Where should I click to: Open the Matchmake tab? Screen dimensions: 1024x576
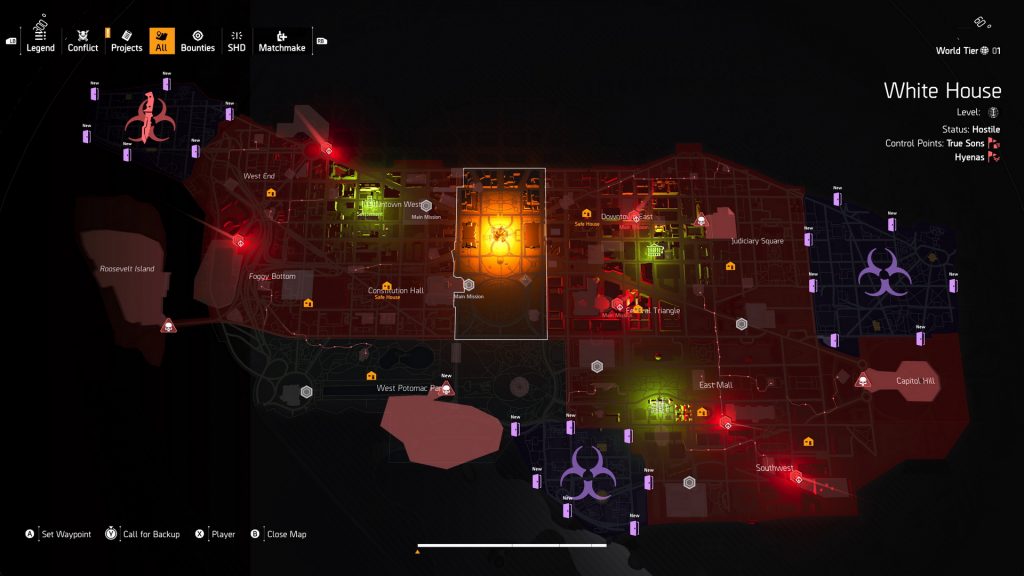pos(281,40)
